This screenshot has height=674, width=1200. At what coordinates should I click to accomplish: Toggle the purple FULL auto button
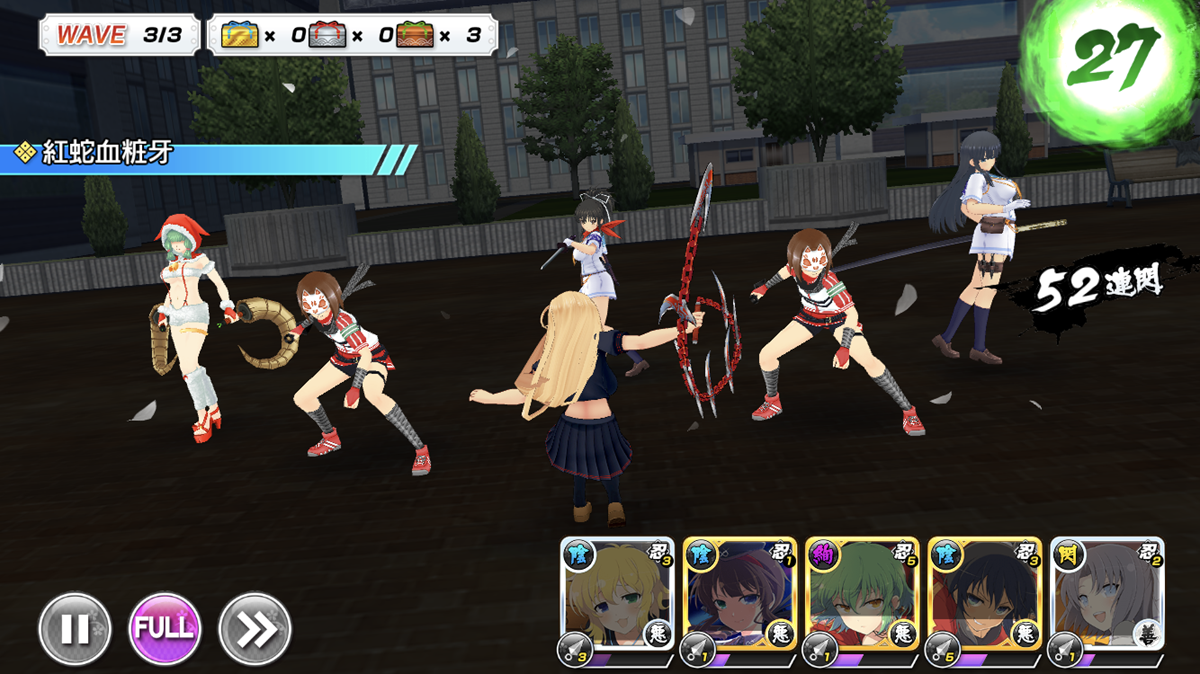click(164, 629)
